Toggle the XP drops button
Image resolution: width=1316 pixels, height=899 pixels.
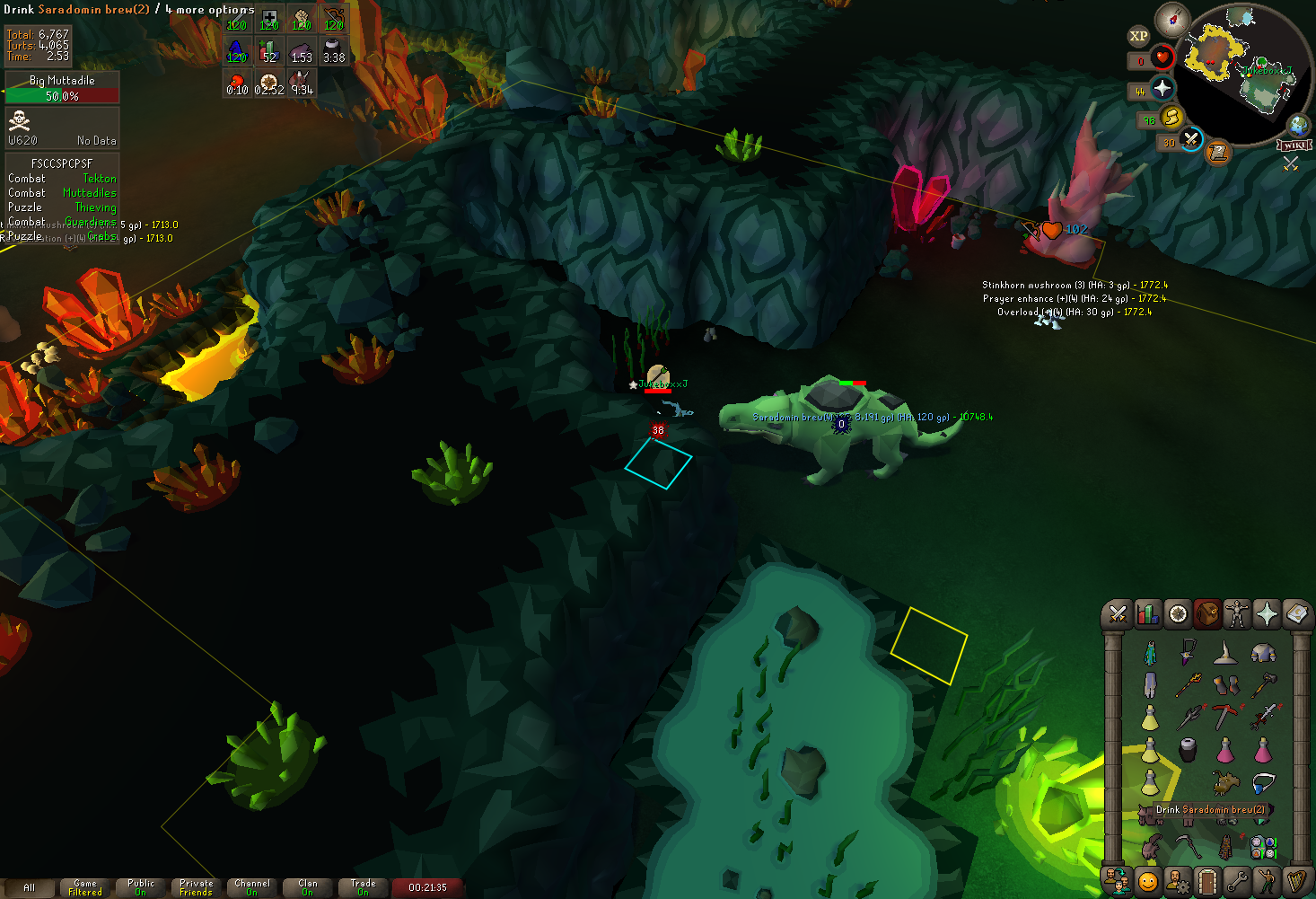tap(1138, 36)
